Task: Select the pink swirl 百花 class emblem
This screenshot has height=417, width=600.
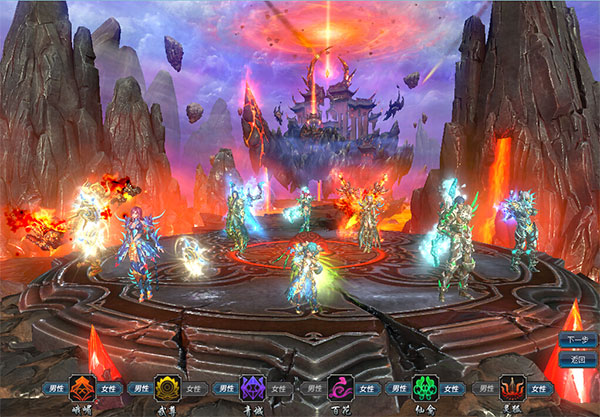Action: click(341, 388)
